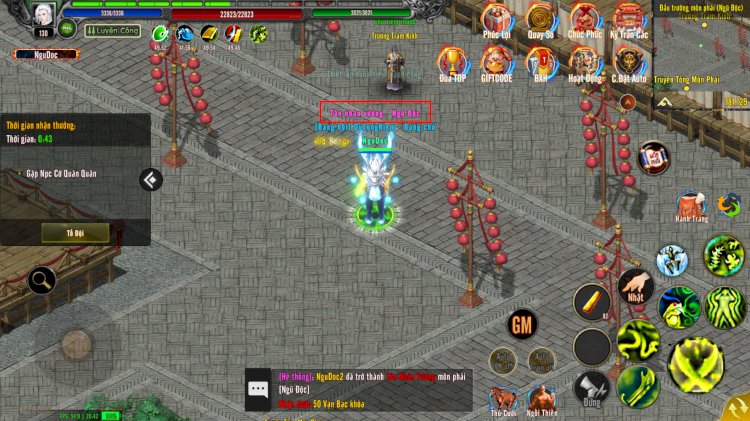Open the Kỳ Trân Các shop

[x=629, y=20]
